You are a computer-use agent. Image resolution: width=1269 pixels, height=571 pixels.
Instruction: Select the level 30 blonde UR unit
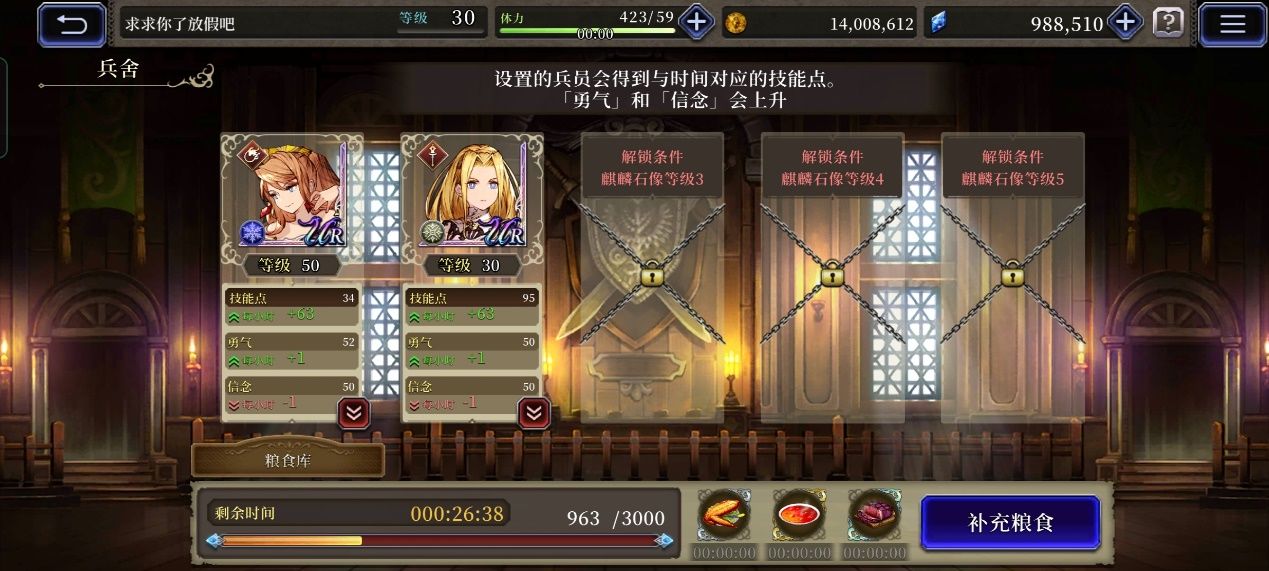[472, 193]
